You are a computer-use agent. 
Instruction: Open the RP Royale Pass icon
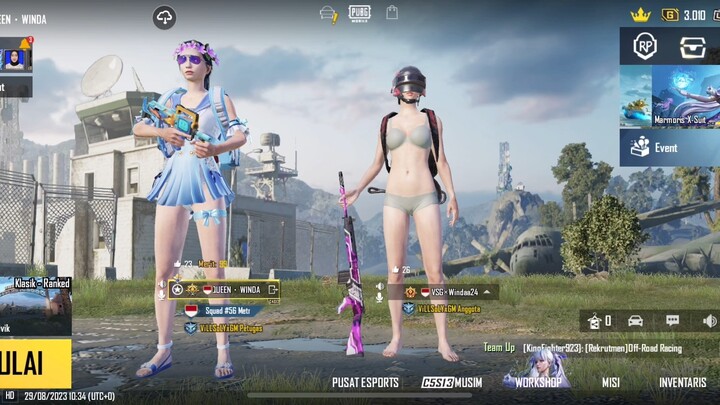click(645, 46)
